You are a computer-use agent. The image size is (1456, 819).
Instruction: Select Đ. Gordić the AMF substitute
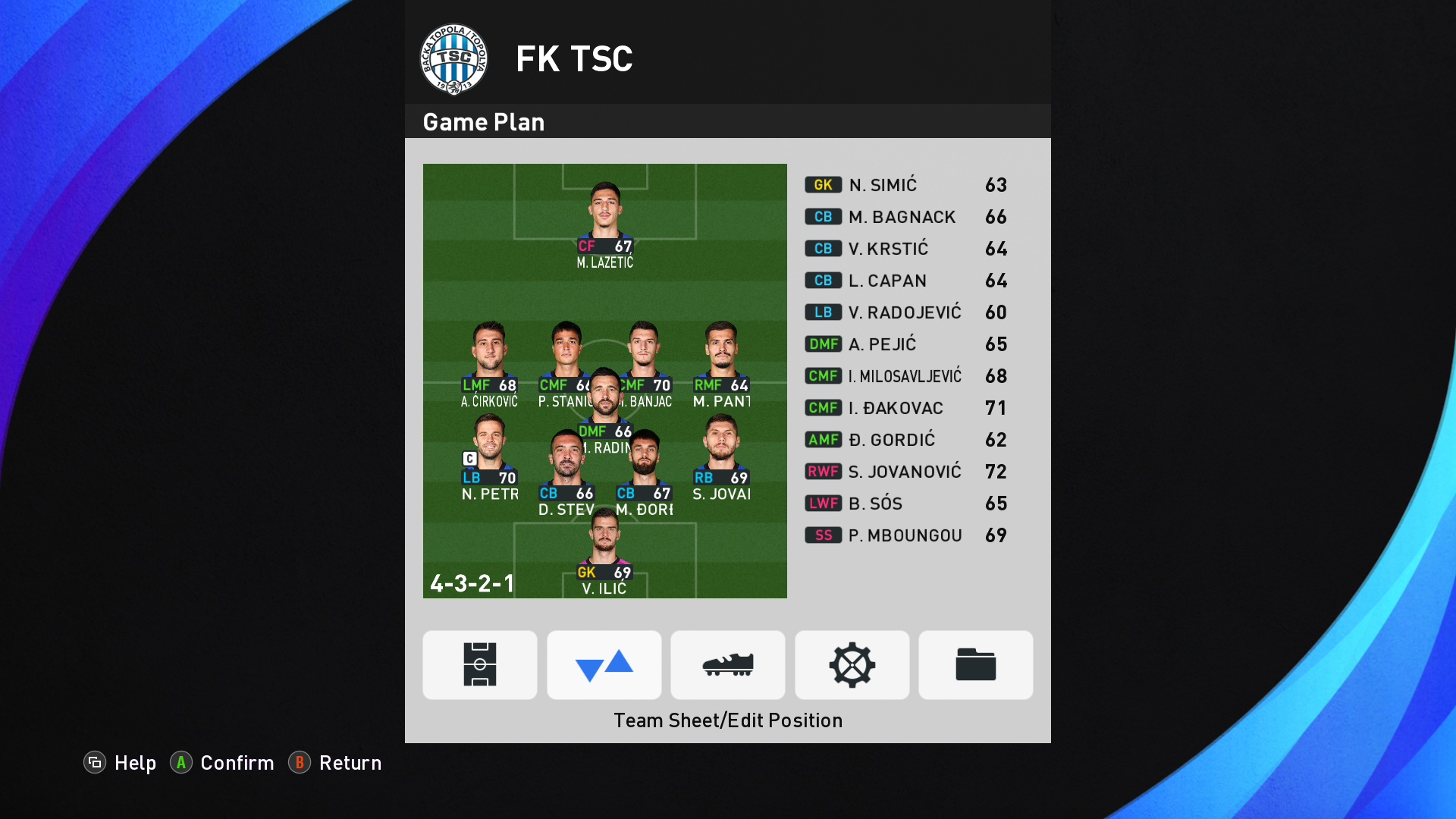906,440
